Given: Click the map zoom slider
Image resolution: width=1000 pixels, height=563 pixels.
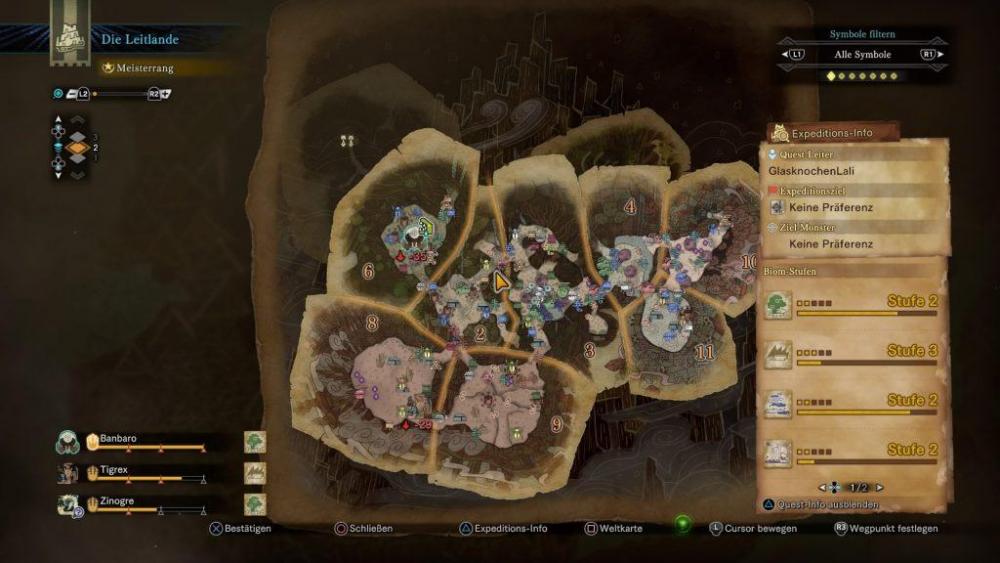Looking at the screenshot, I should [x=120, y=93].
